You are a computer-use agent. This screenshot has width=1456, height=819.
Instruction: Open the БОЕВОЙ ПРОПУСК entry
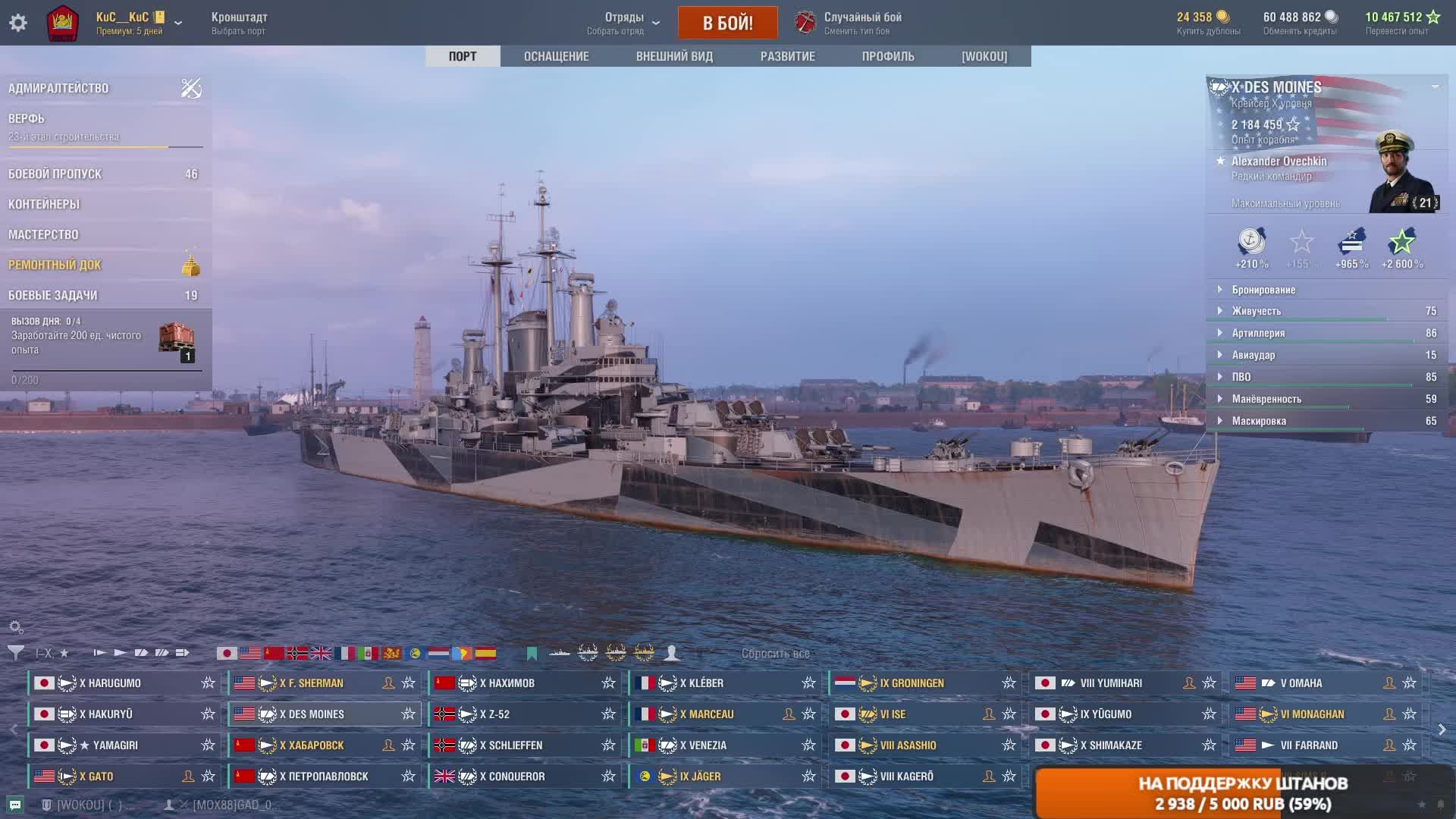tap(55, 174)
